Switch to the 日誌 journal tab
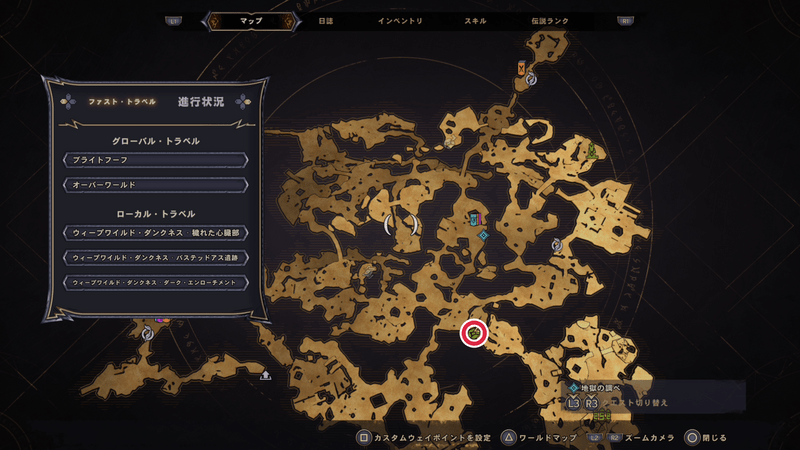Viewport: 800px width, 450px height. [325, 20]
